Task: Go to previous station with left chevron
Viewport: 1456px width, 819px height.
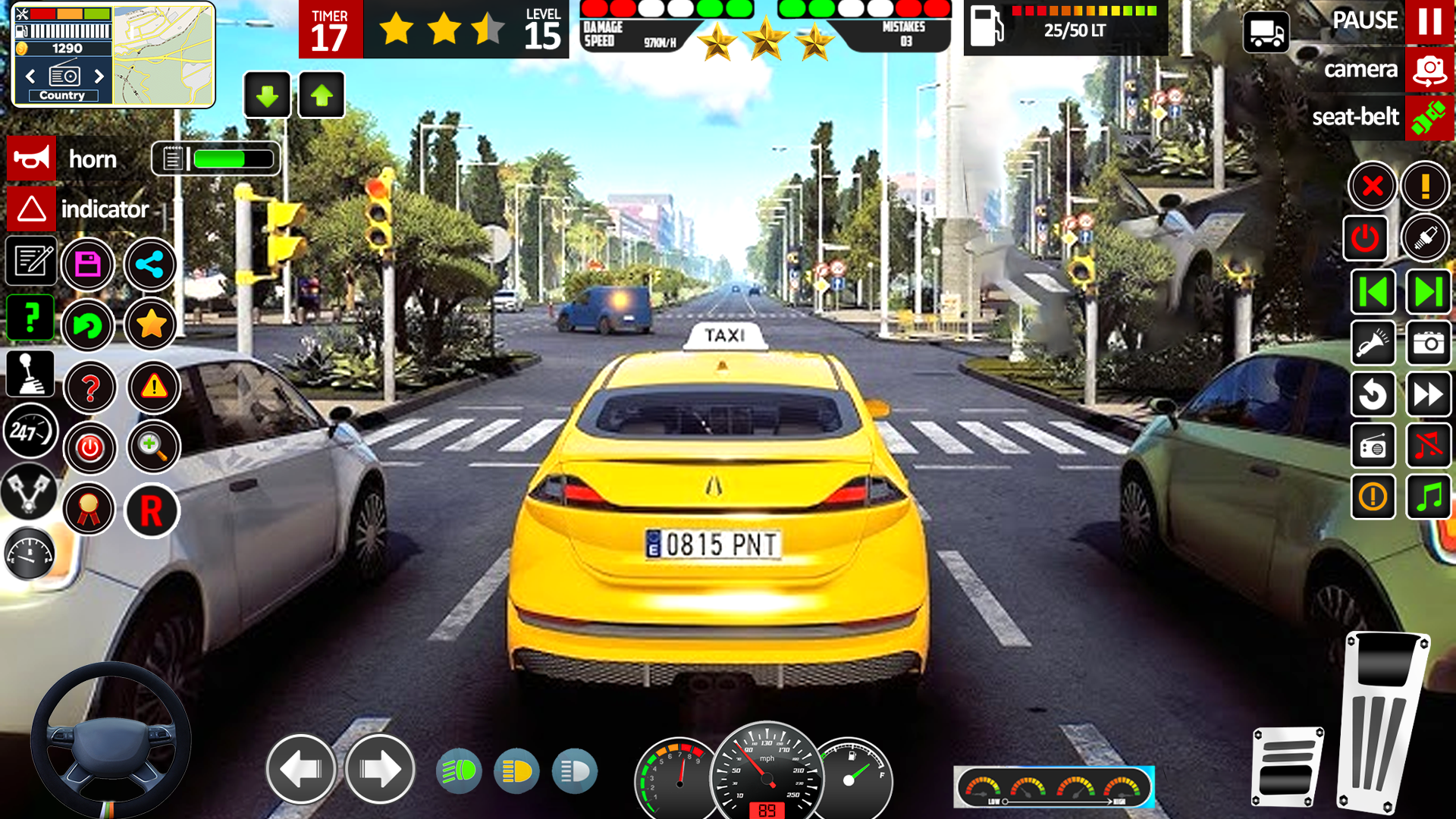Action: tap(30, 76)
